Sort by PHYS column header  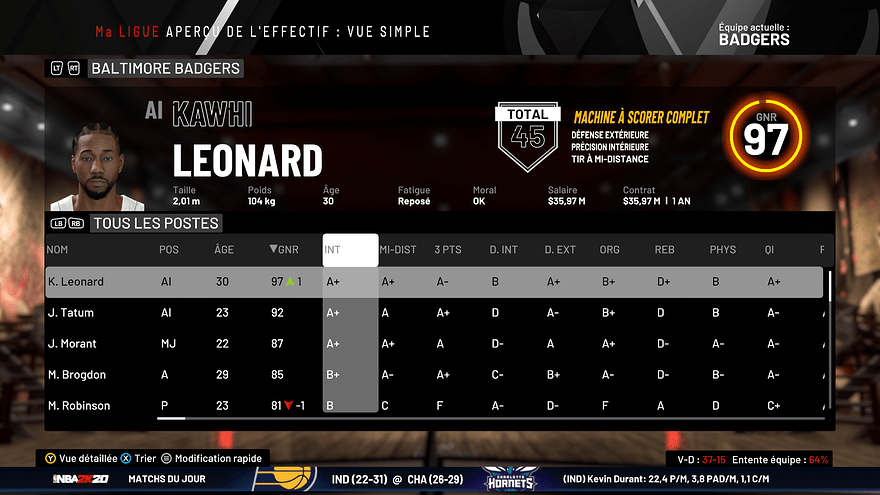tap(722, 250)
